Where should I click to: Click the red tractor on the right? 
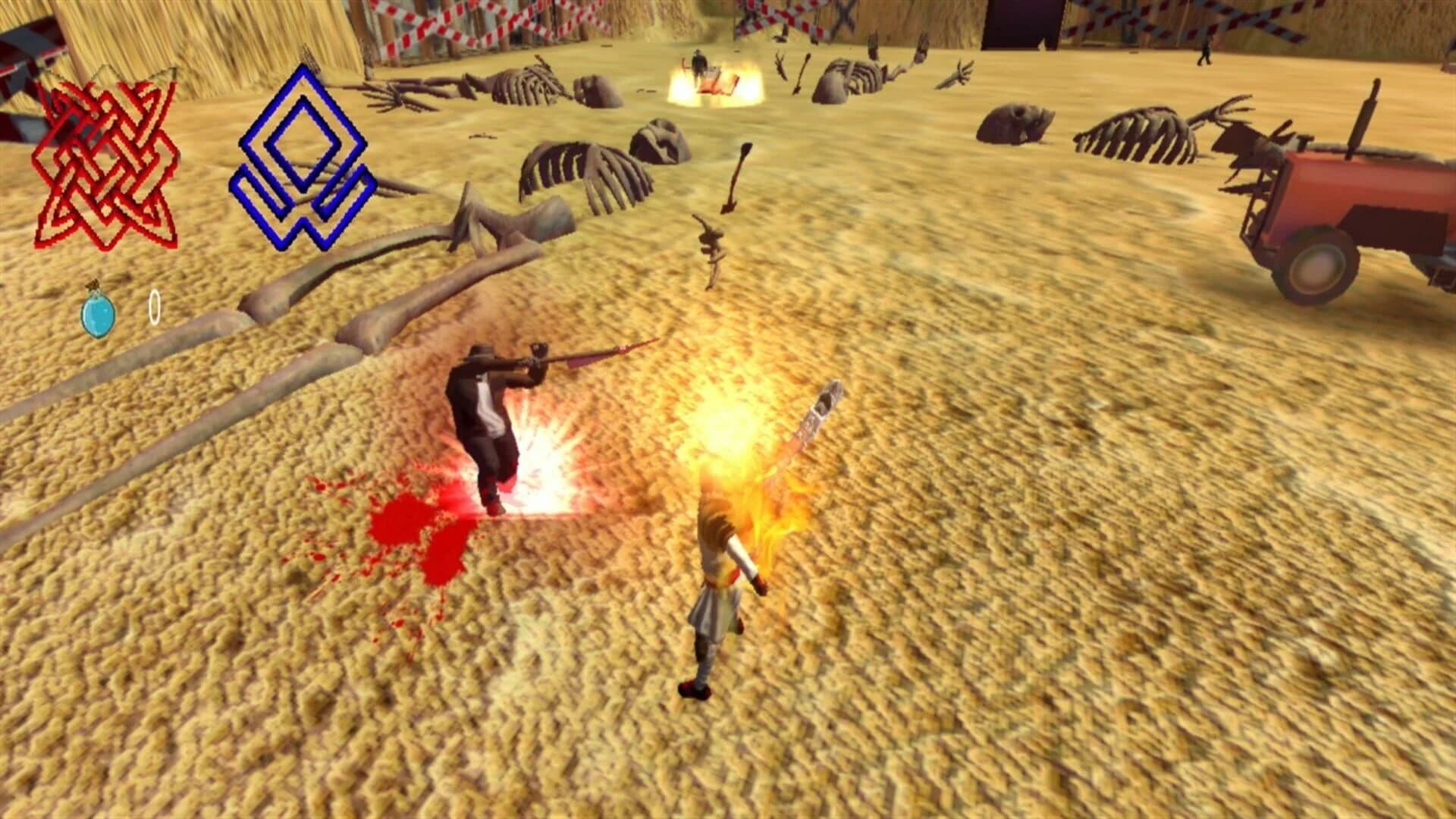pos(1357,212)
